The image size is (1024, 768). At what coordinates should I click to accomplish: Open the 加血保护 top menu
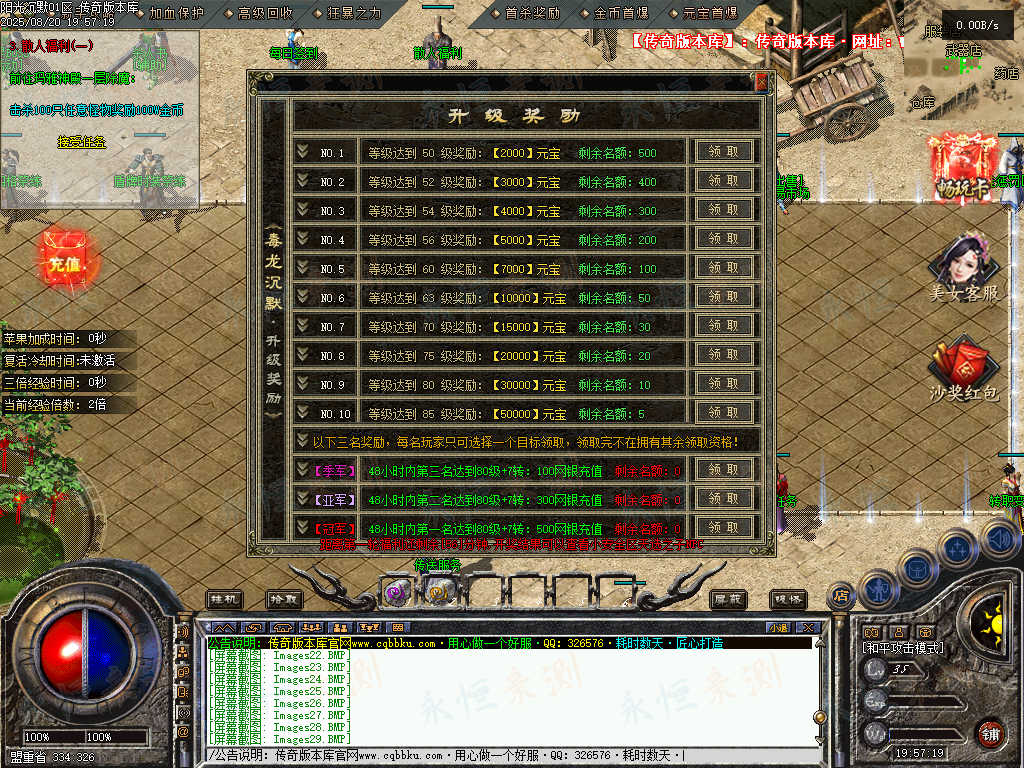[x=176, y=13]
